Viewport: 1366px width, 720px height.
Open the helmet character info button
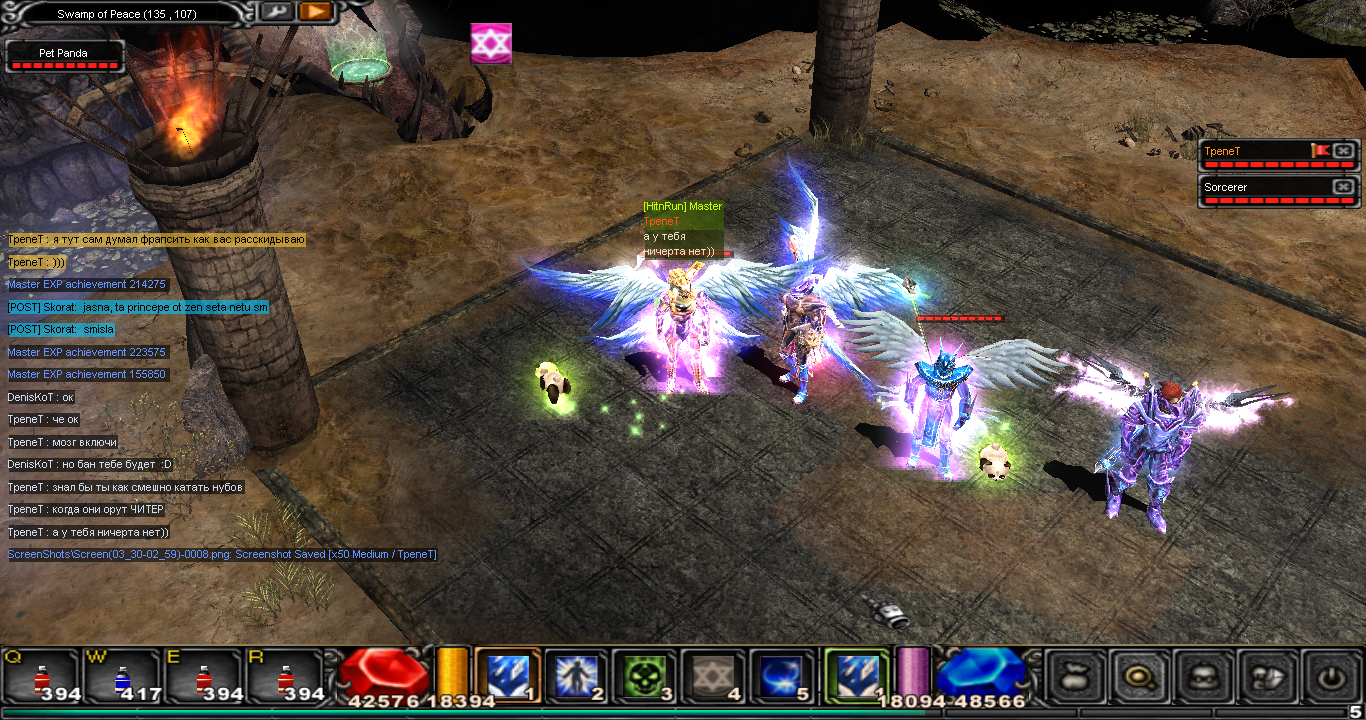click(x=1203, y=677)
